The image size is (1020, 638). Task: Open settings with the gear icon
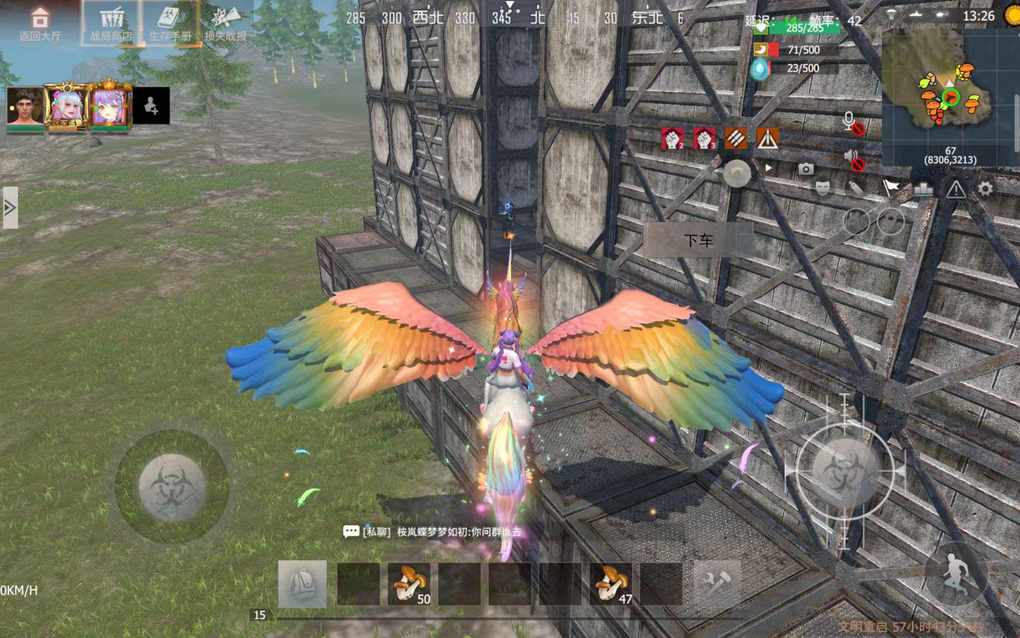(x=986, y=188)
